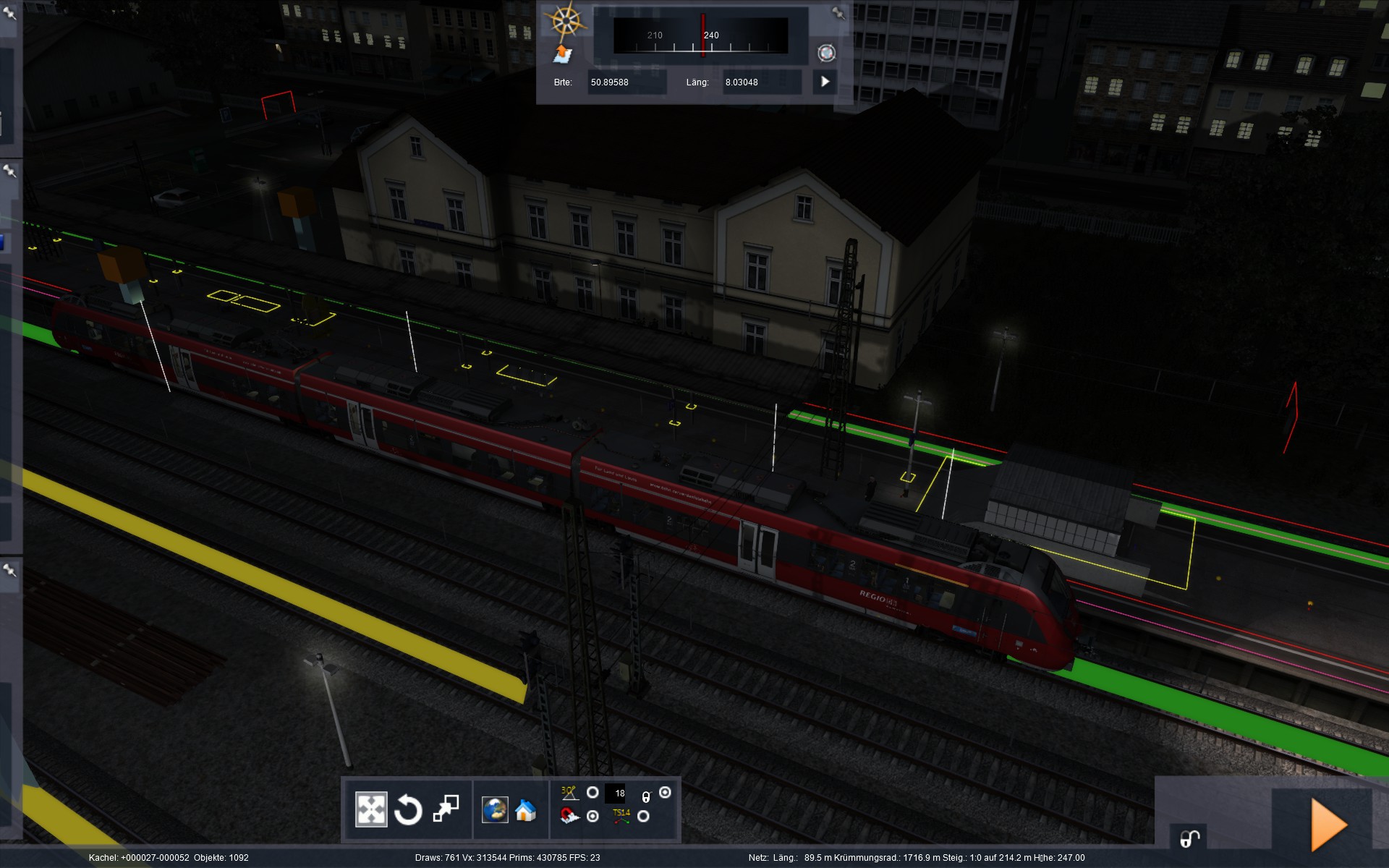The image size is (1389, 868).
Task: Toggle the mouse lock option in toolbar
Action: click(665, 793)
